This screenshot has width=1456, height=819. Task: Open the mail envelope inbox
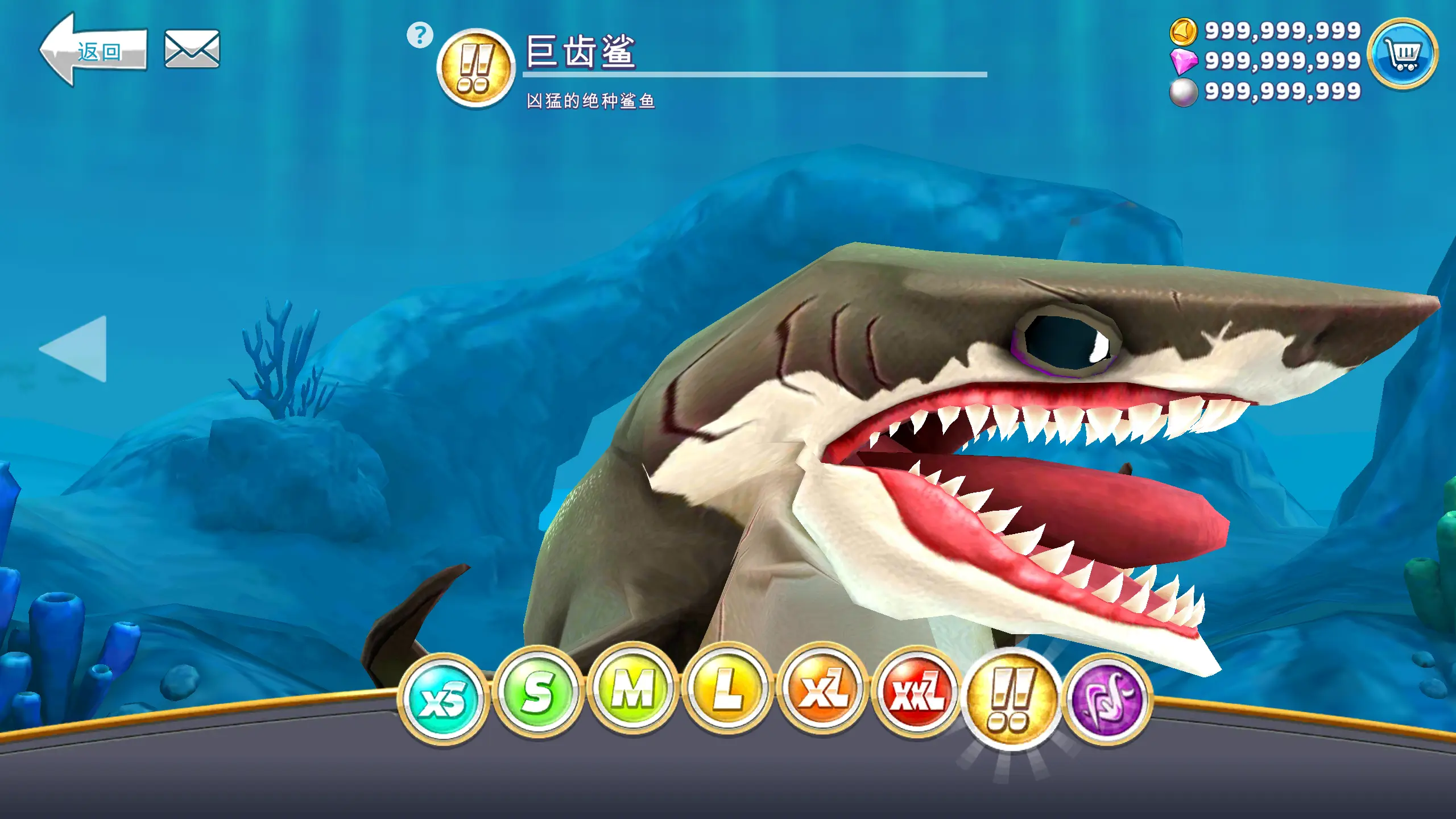point(192,49)
